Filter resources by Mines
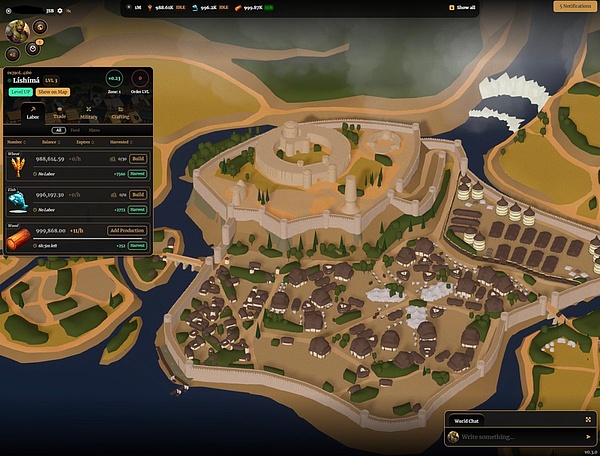 pos(93,130)
